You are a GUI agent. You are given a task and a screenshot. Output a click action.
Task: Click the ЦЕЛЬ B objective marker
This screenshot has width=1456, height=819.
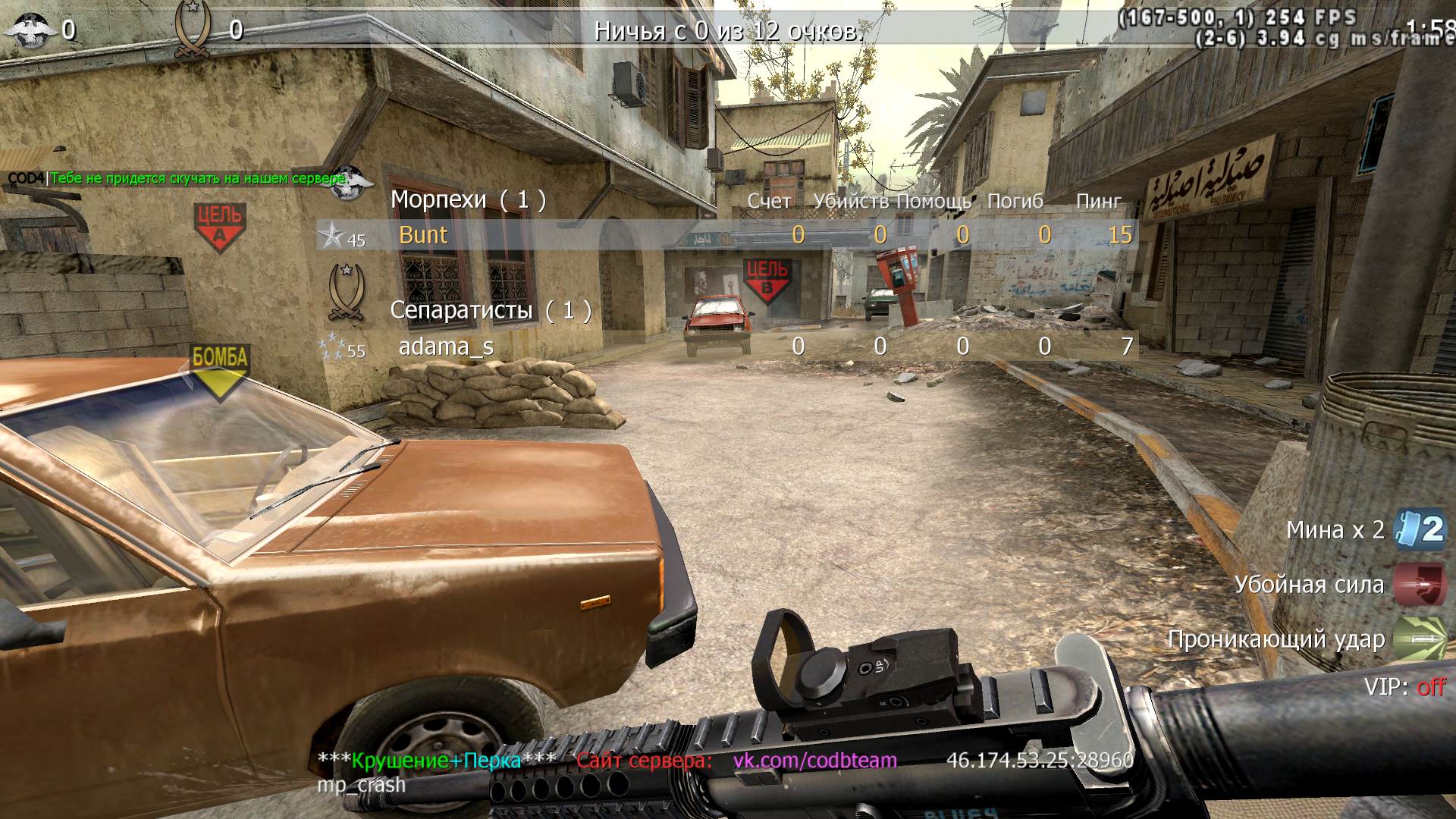pos(767,279)
